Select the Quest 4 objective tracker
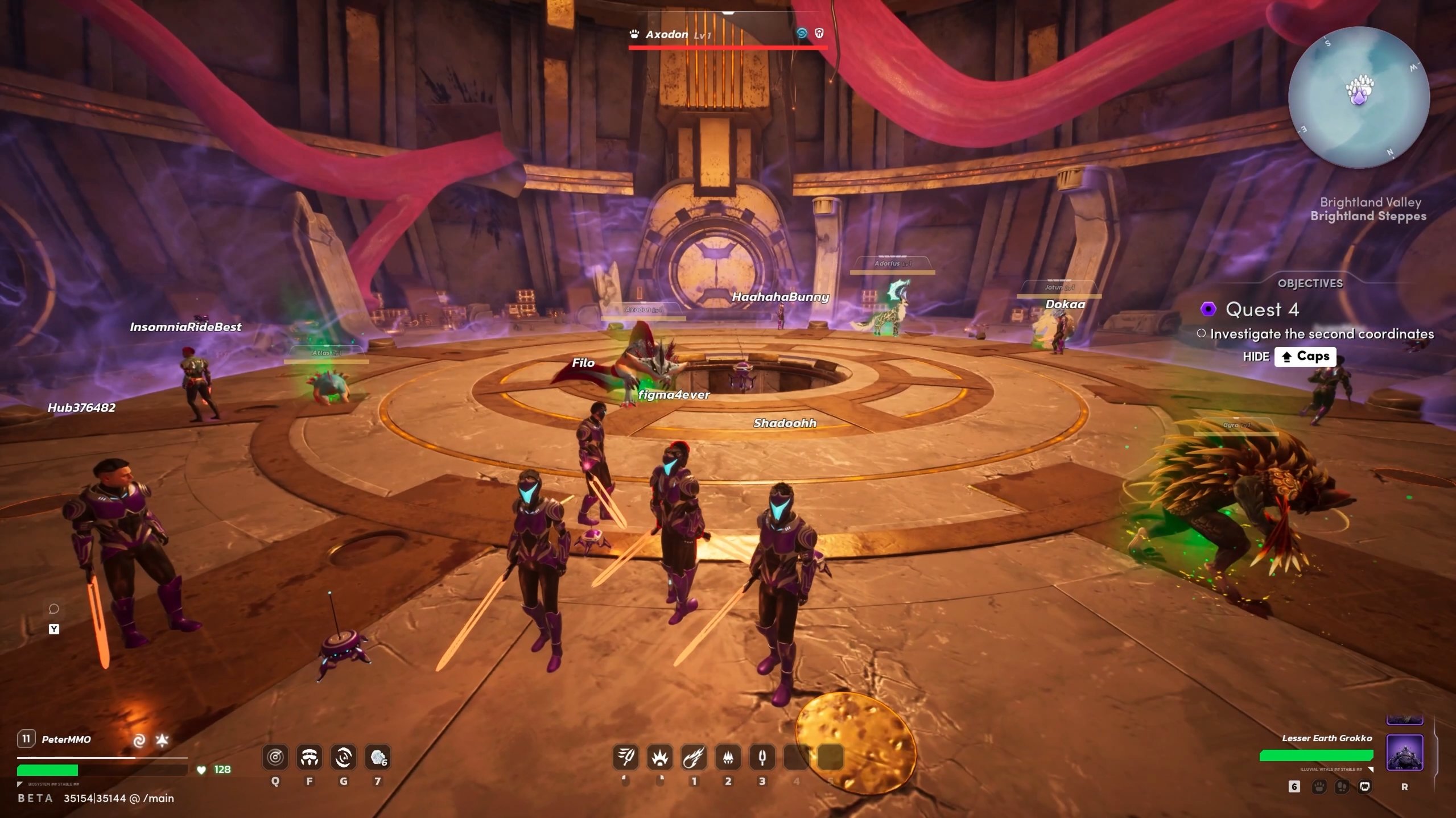 pyautogui.click(x=1261, y=309)
